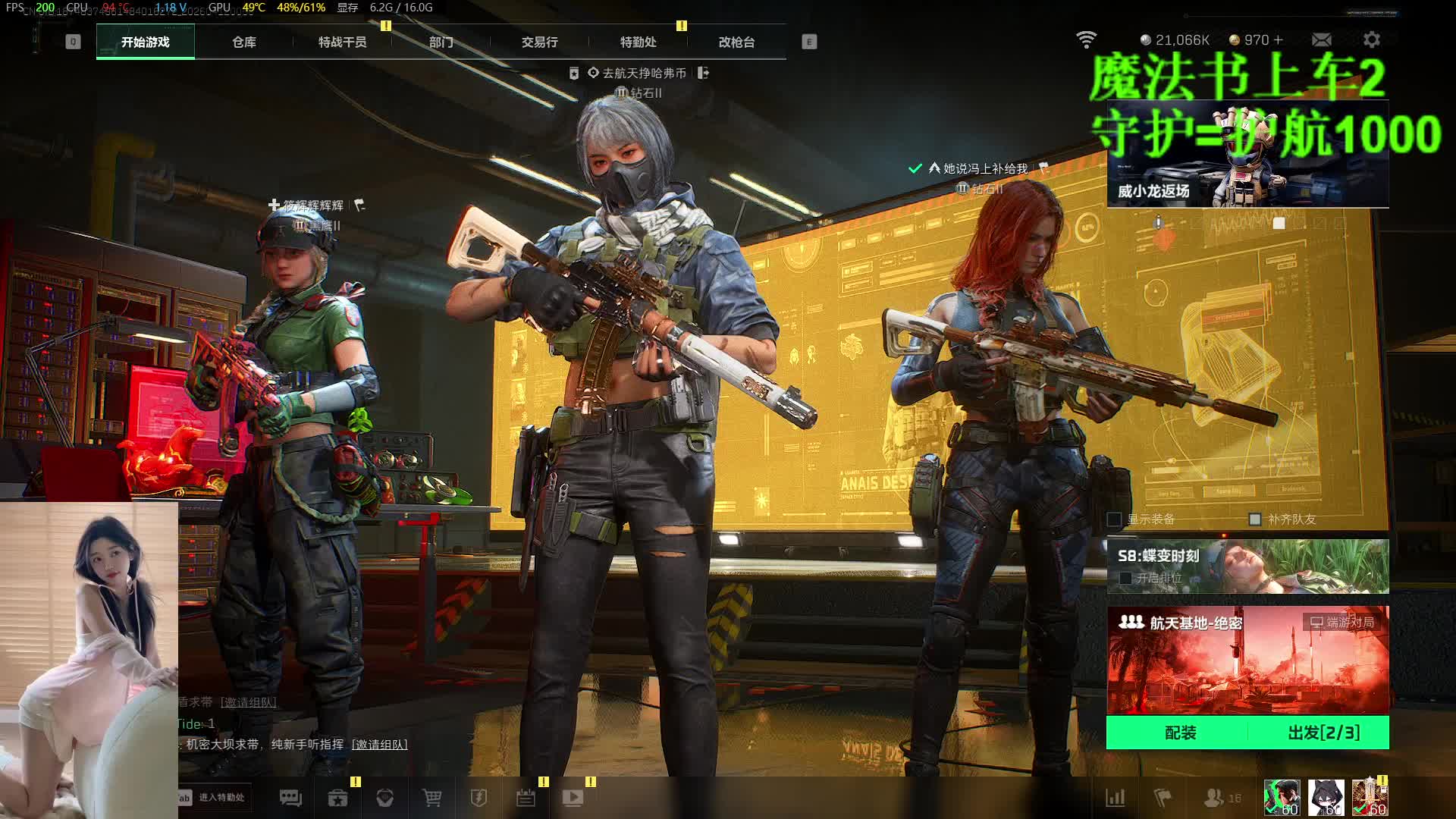
Task: Open the 特战干员 operators tab
Action: tap(342, 42)
